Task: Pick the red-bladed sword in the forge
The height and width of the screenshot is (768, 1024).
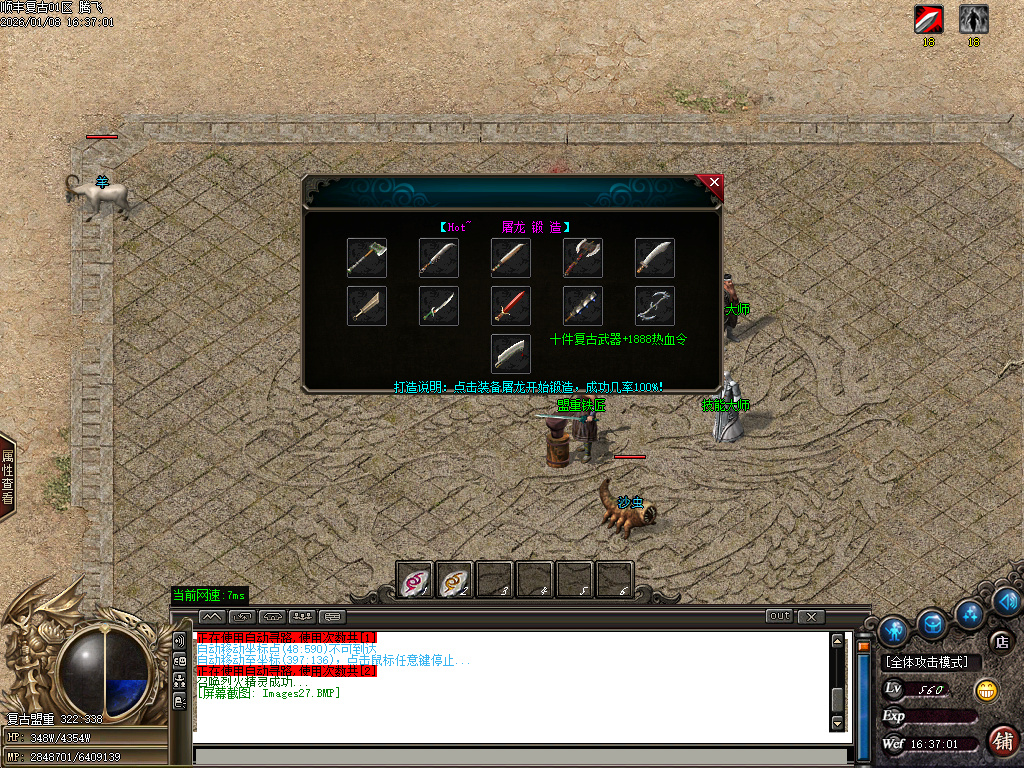Action: [x=511, y=306]
